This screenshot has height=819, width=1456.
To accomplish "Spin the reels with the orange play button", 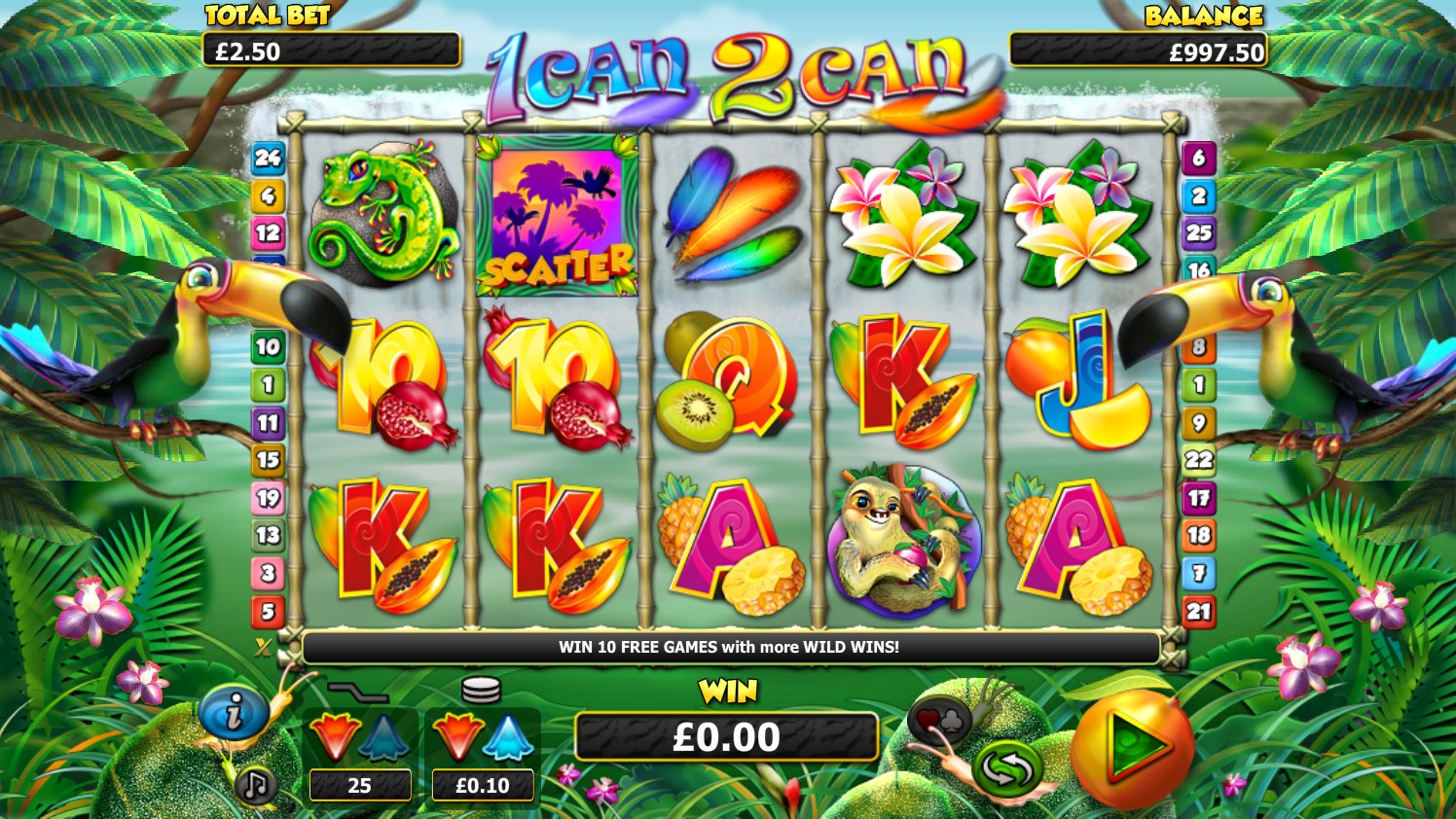I will pyautogui.click(x=1132, y=746).
